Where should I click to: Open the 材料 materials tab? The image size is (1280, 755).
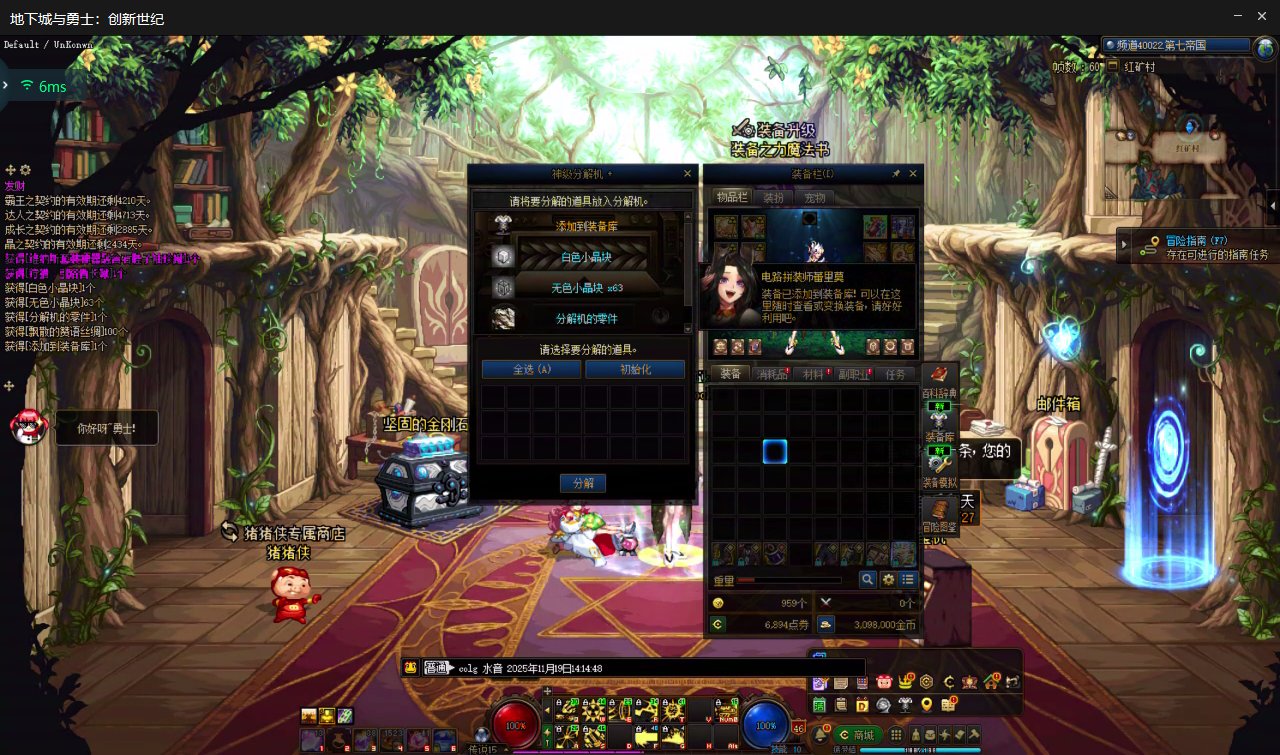(813, 374)
